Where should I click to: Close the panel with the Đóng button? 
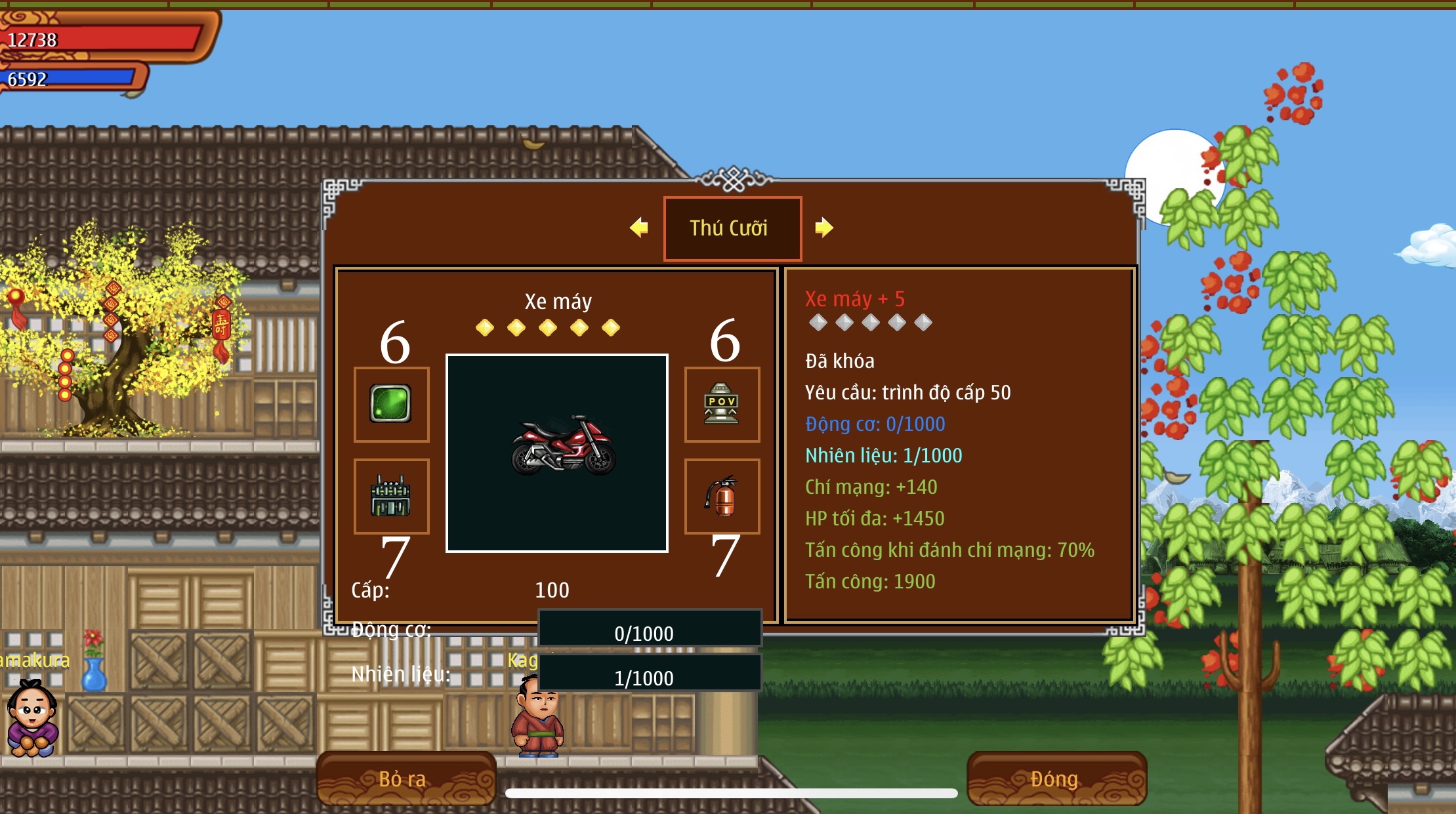point(1056,779)
